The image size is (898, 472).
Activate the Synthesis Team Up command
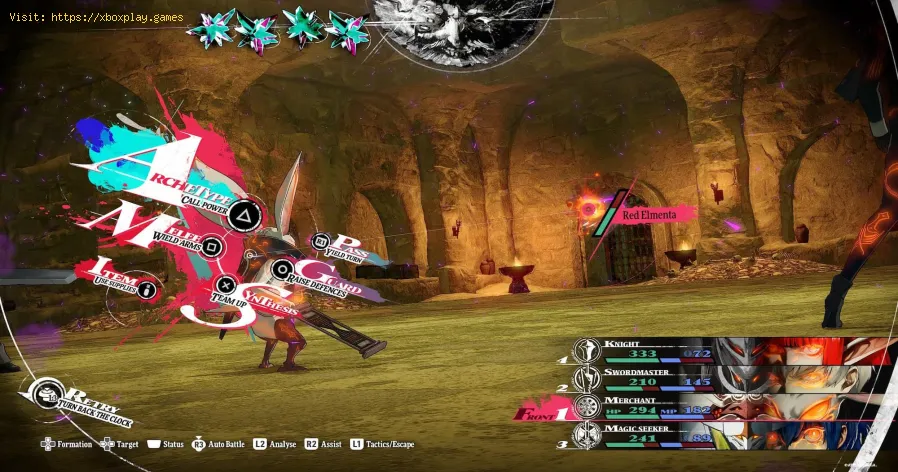coord(227,286)
